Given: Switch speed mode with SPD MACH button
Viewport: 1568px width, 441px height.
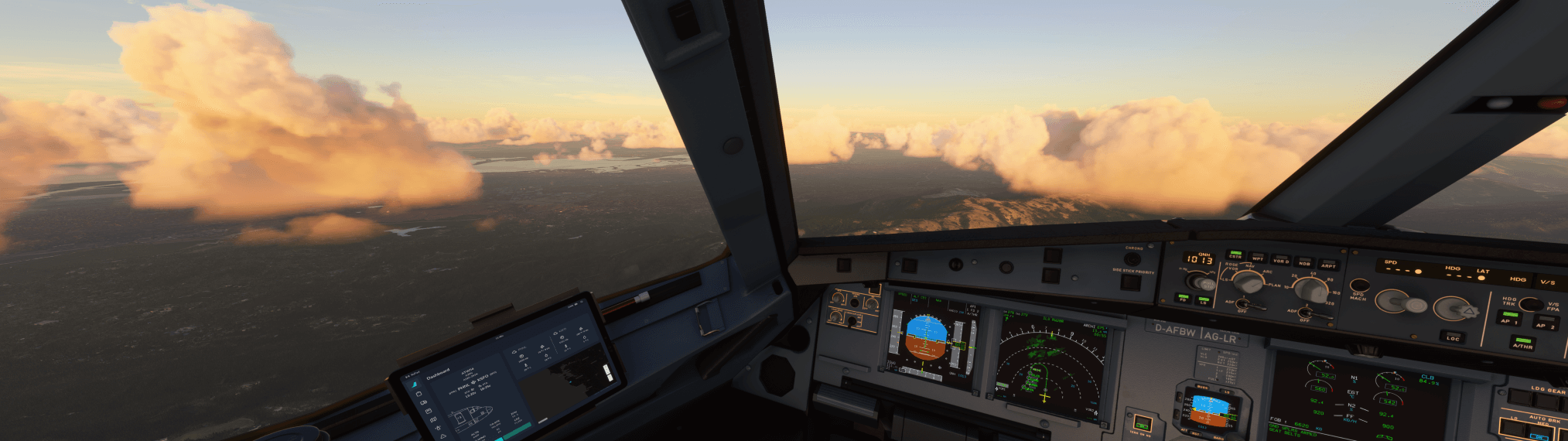Looking at the screenshot, I should (1358, 287).
